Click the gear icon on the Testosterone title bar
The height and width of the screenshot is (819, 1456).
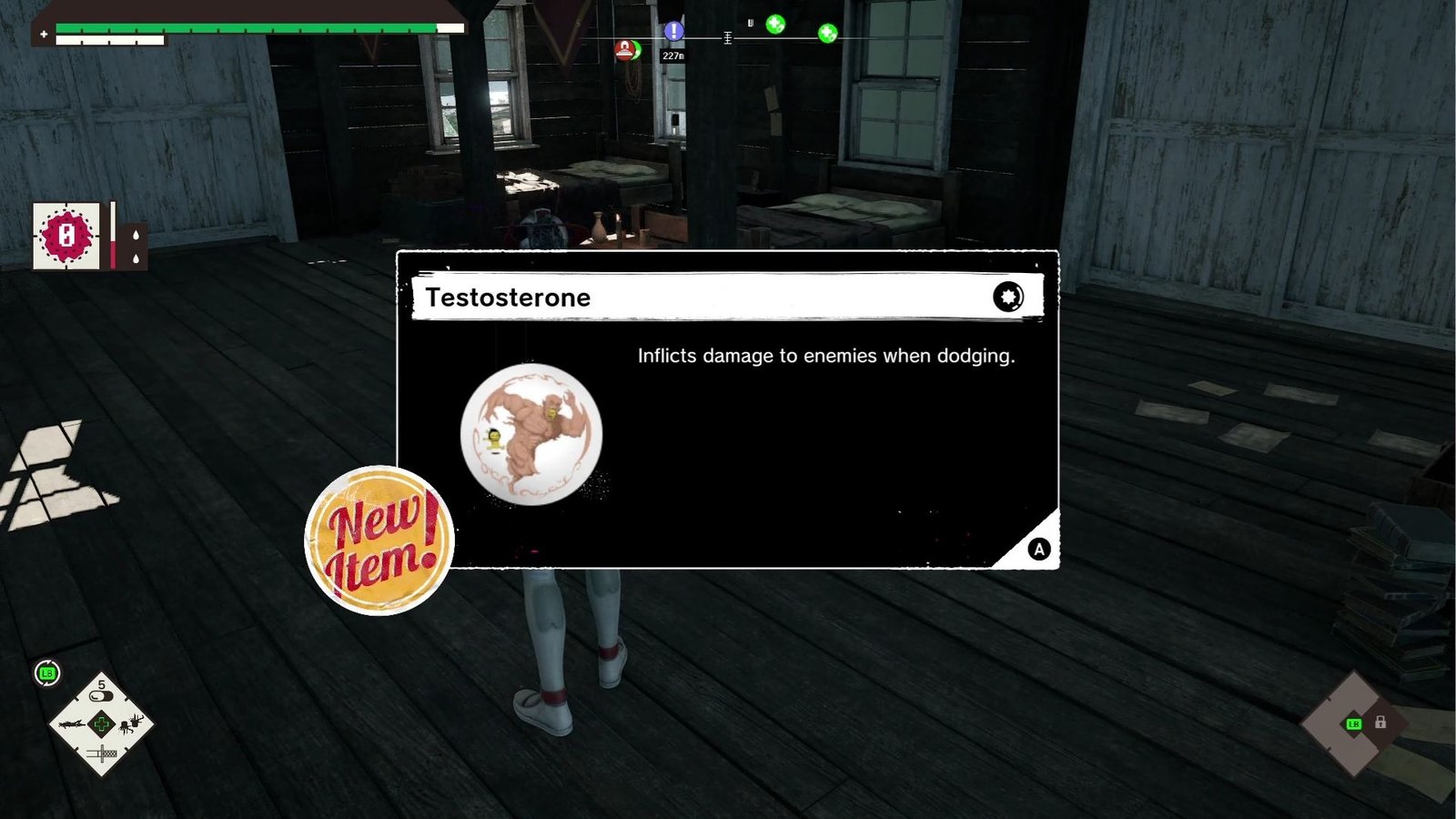pyautogui.click(x=1008, y=297)
